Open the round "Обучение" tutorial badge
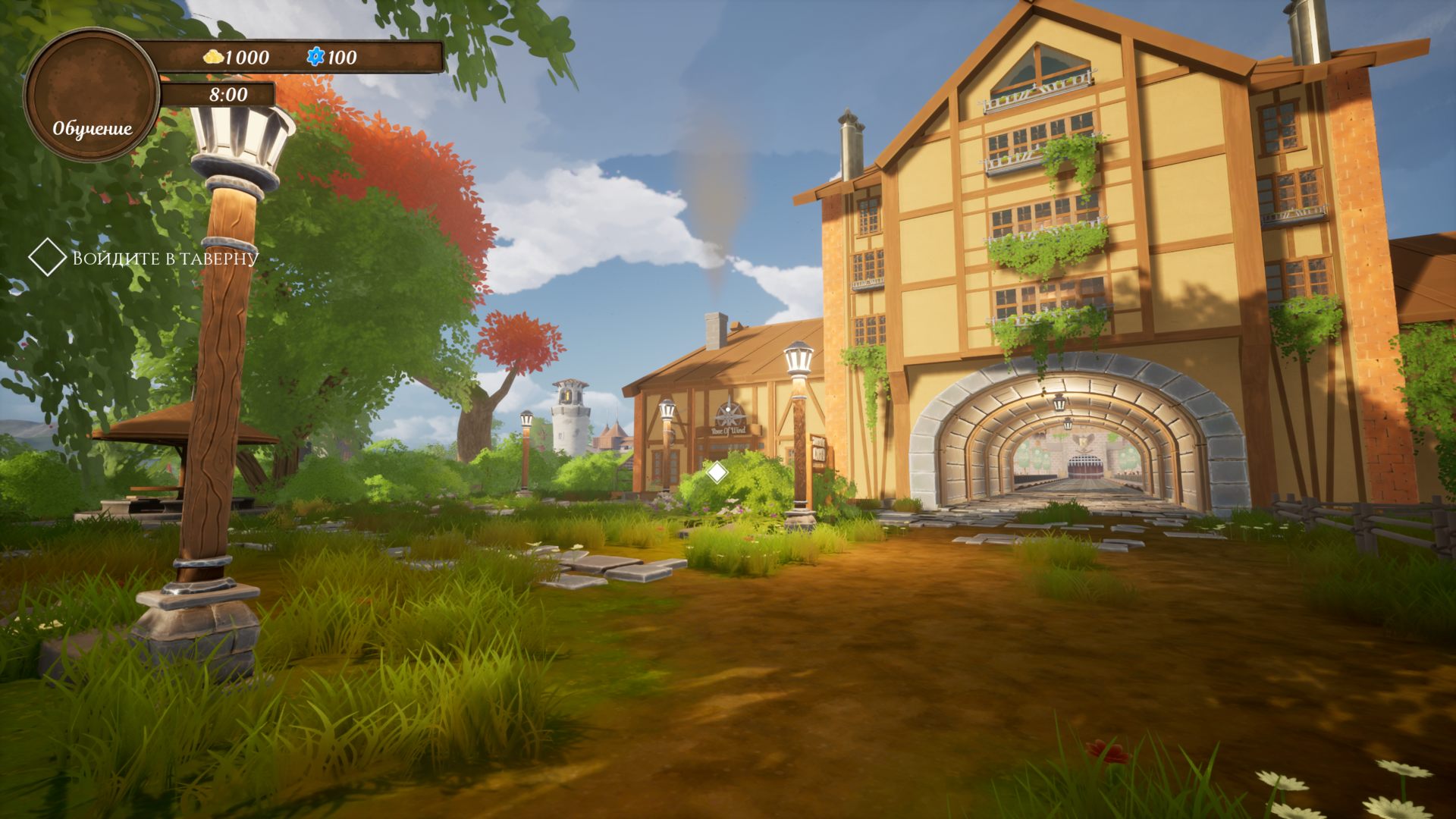 [92, 96]
